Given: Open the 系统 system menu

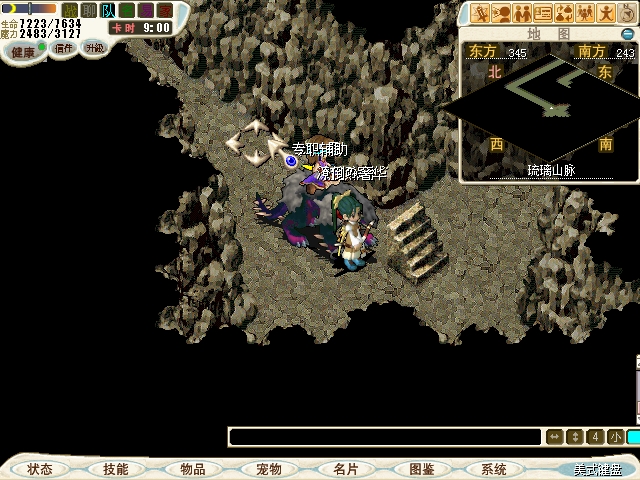Looking at the screenshot, I should [493, 469].
